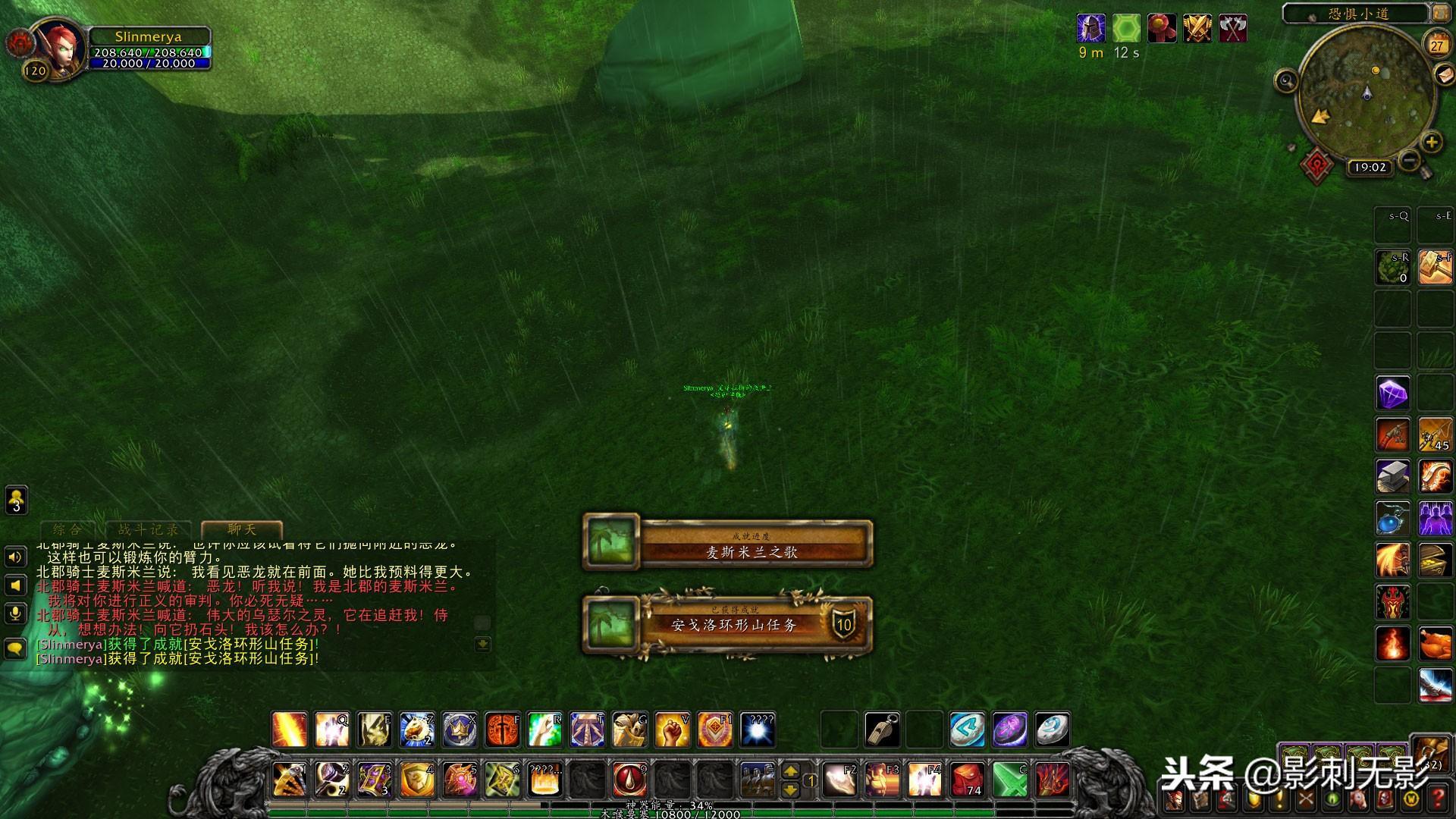The height and width of the screenshot is (819, 1456).
Task: Click the minimap tracking magnifier button
Action: pyautogui.click(x=1286, y=80)
